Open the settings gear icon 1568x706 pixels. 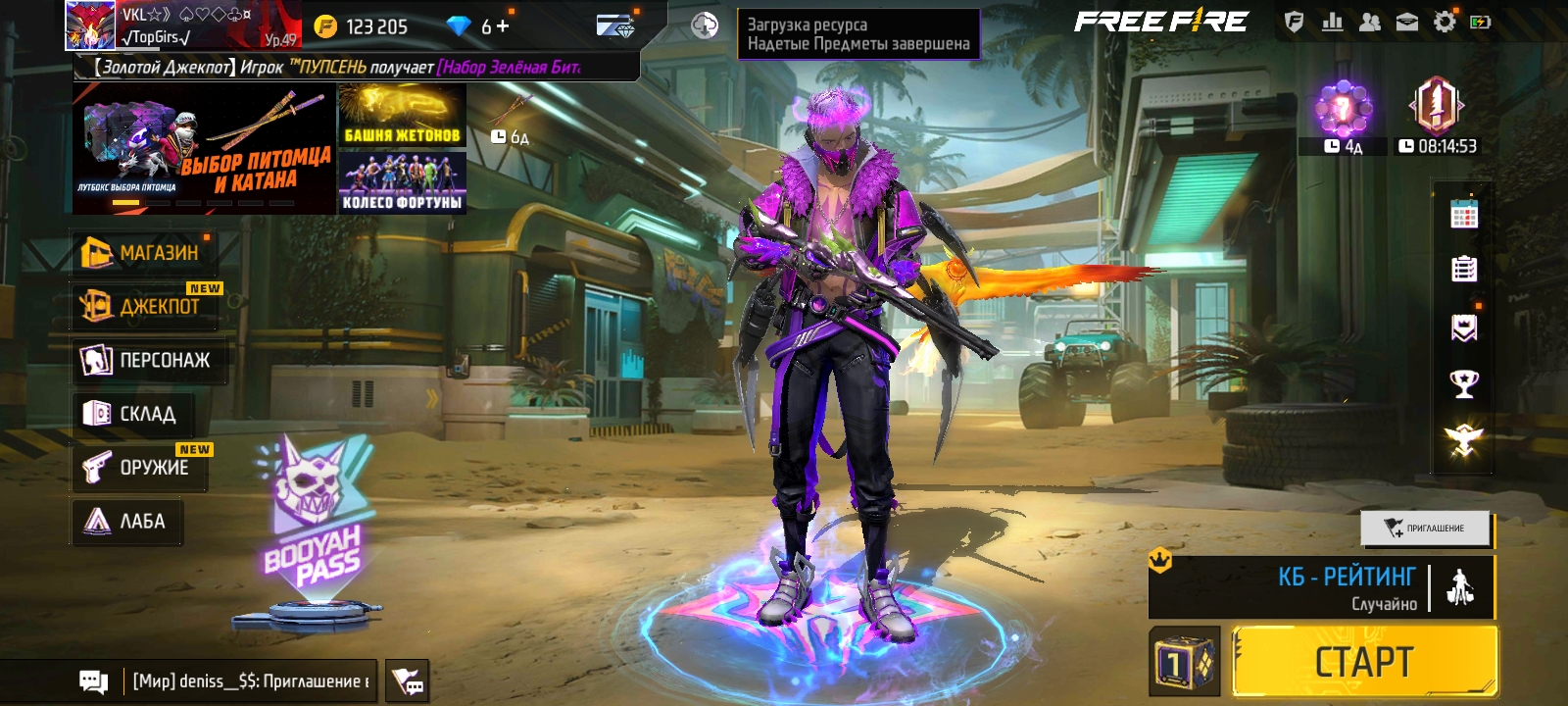pos(1444,23)
